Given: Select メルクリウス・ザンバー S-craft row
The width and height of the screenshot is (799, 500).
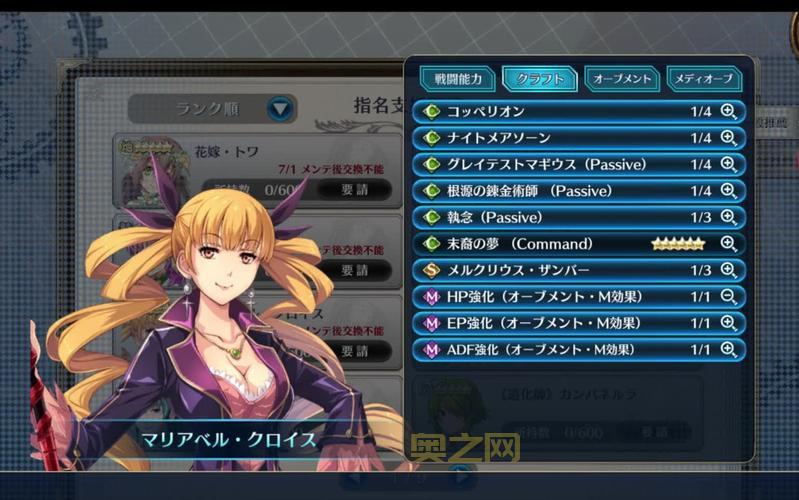Looking at the screenshot, I should pyautogui.click(x=560, y=270).
